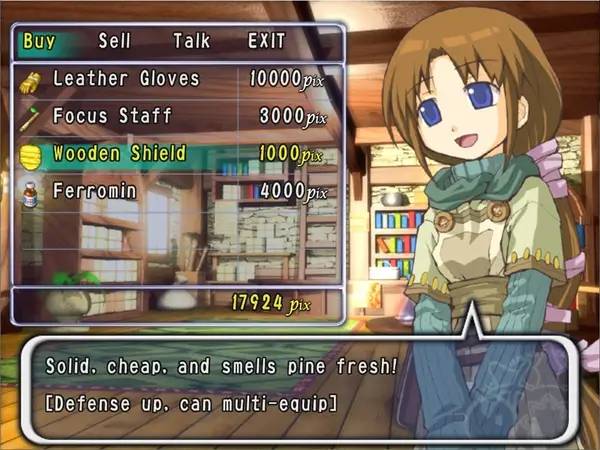Open the Sell tab
Viewport: 600px width, 450px height.
(116, 42)
